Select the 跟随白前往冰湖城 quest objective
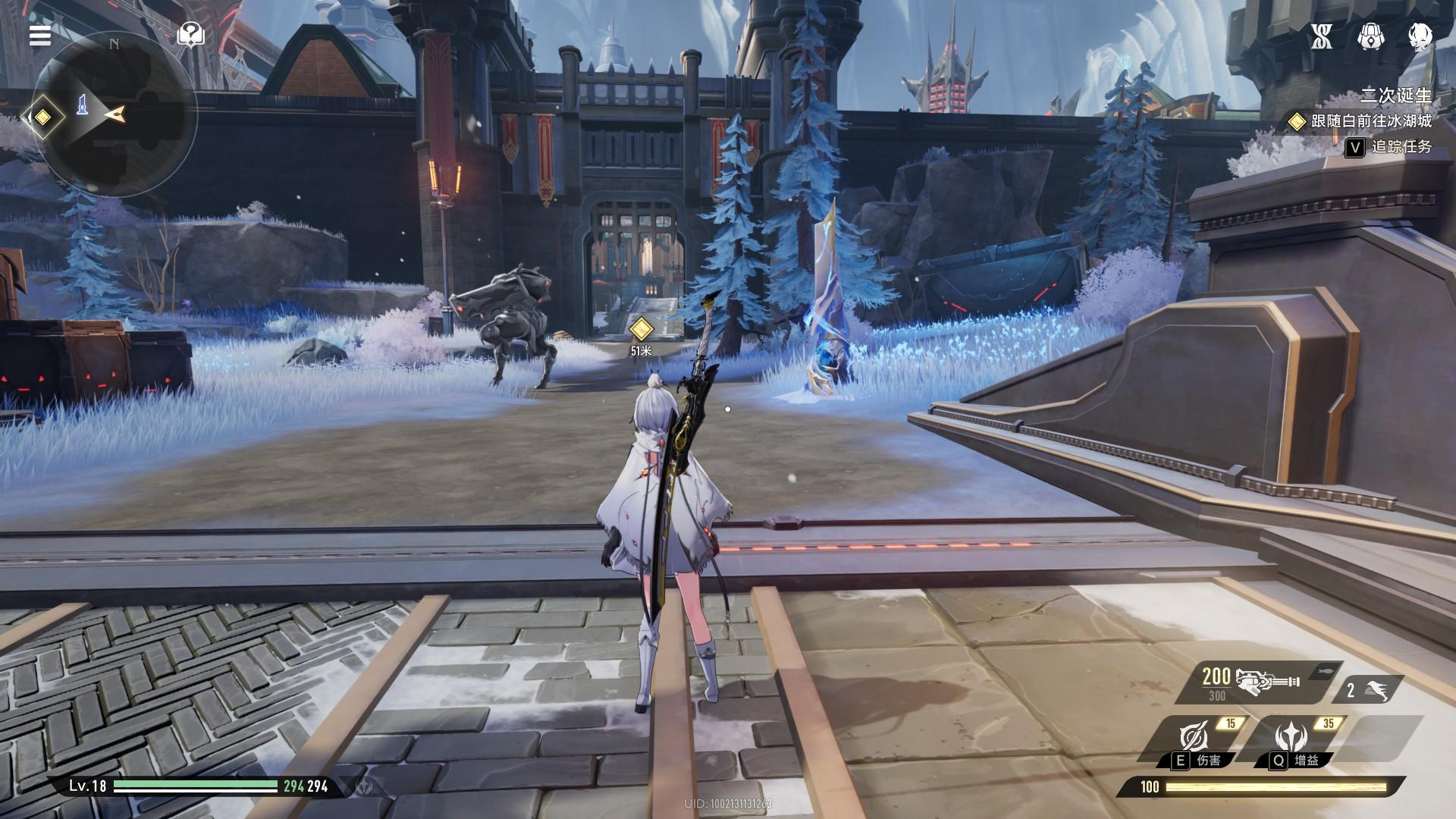Screen dimensions: 1456x819 pyautogui.click(x=1361, y=121)
